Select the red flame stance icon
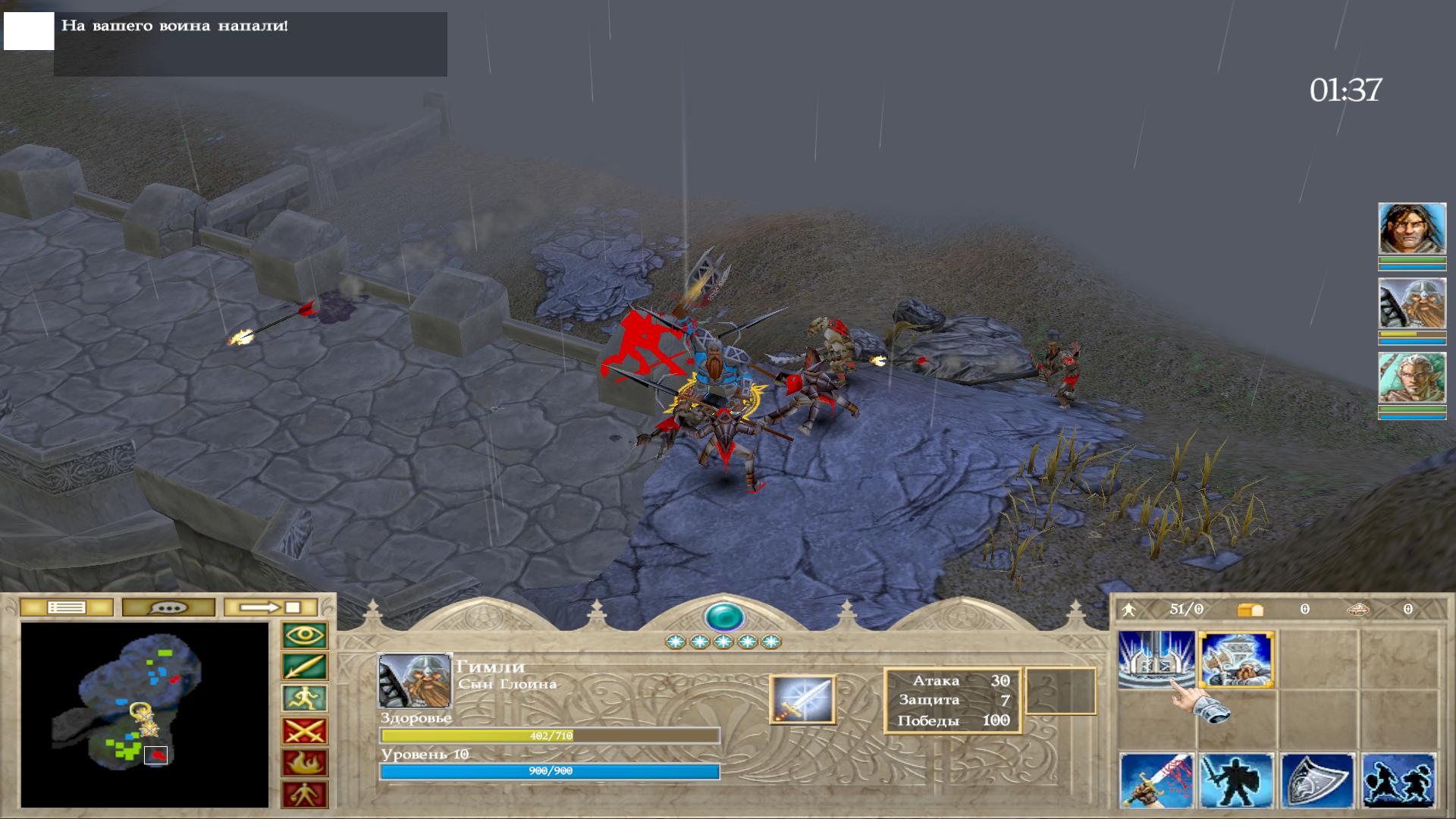The image size is (1456, 819). coord(305,763)
